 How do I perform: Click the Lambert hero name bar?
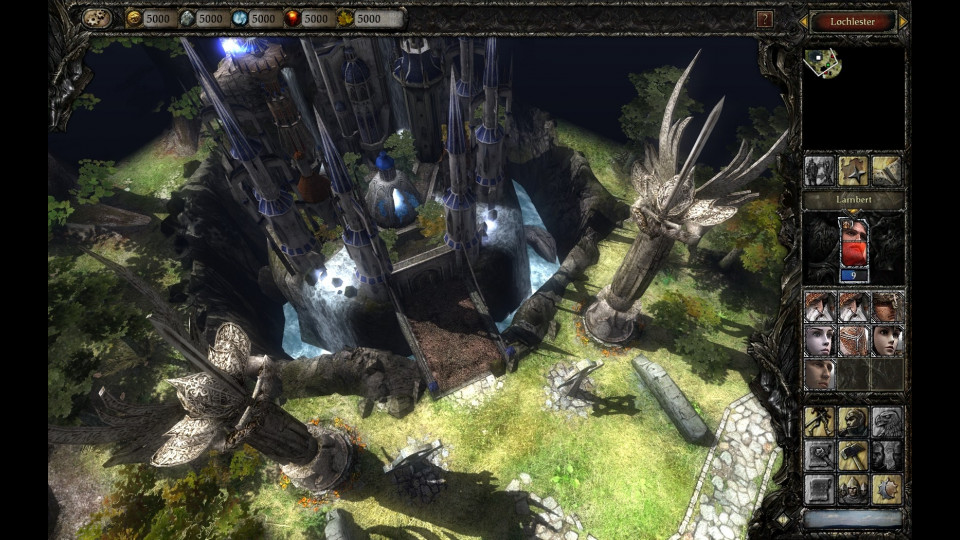[853, 200]
